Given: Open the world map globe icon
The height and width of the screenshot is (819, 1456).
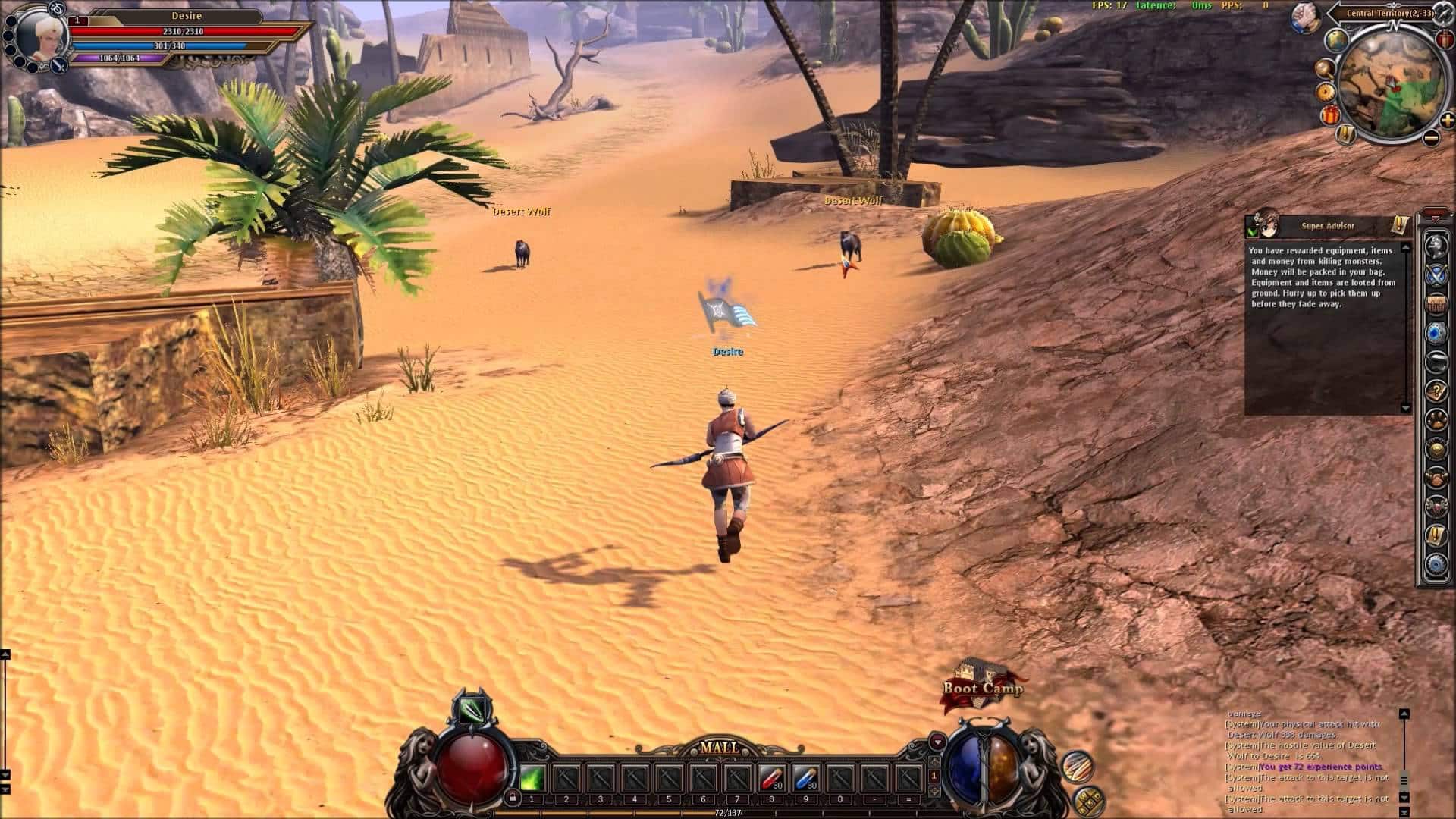Looking at the screenshot, I should click(1335, 40).
